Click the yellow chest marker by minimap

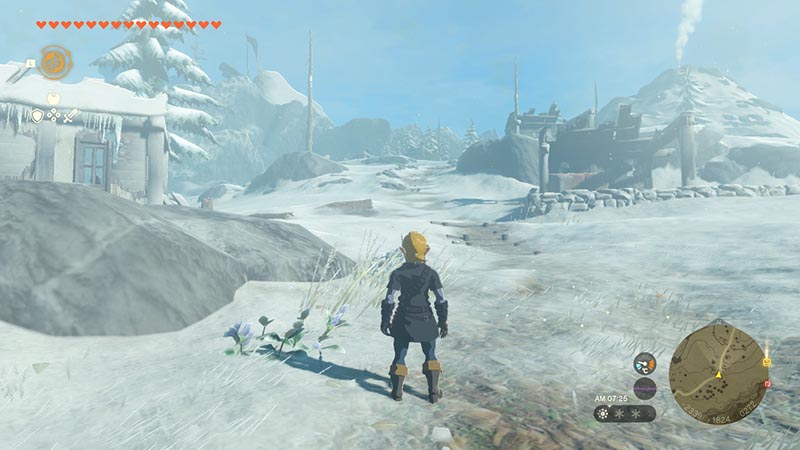point(766,361)
